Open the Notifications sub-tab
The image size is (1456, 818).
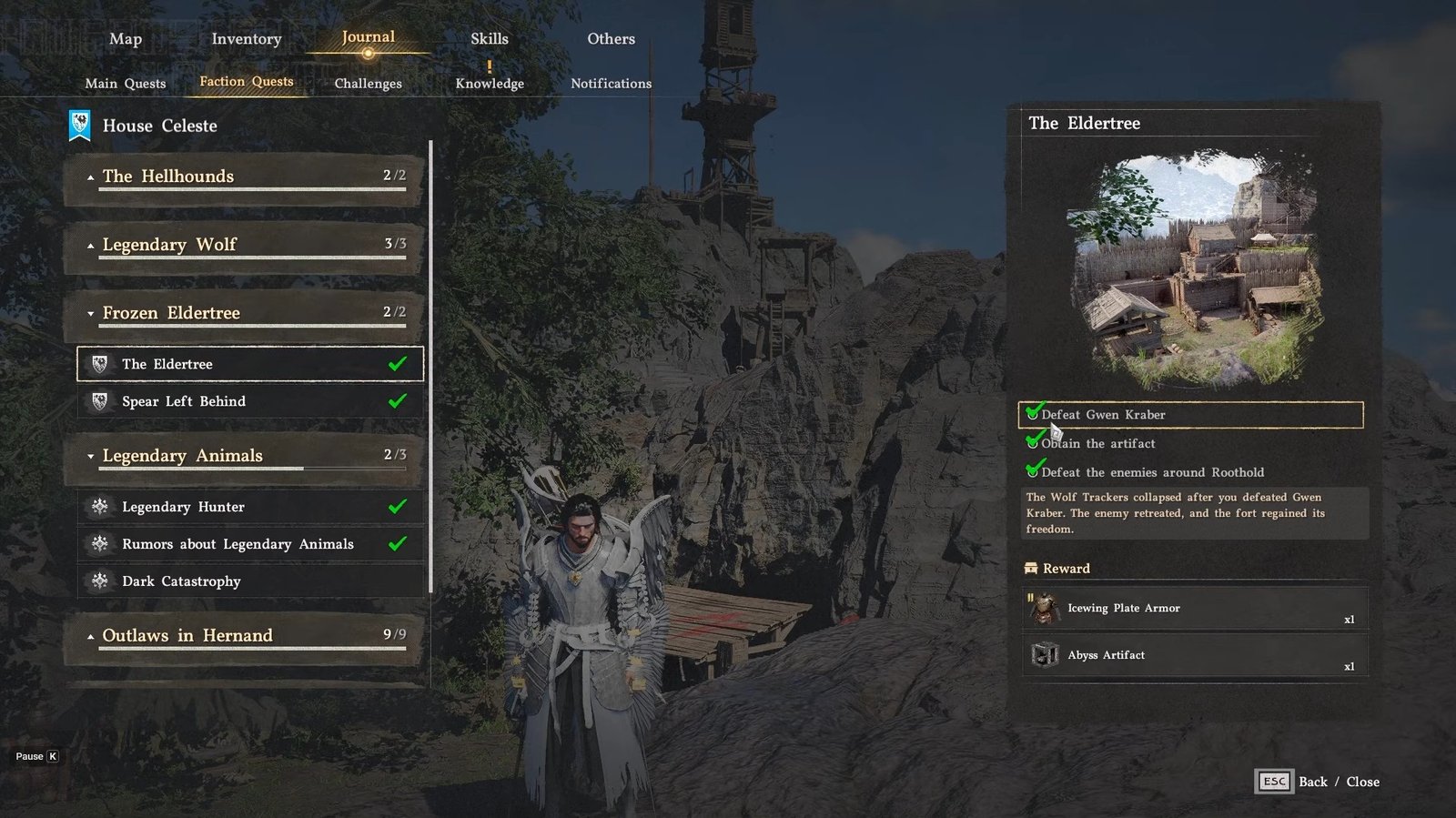(x=611, y=84)
